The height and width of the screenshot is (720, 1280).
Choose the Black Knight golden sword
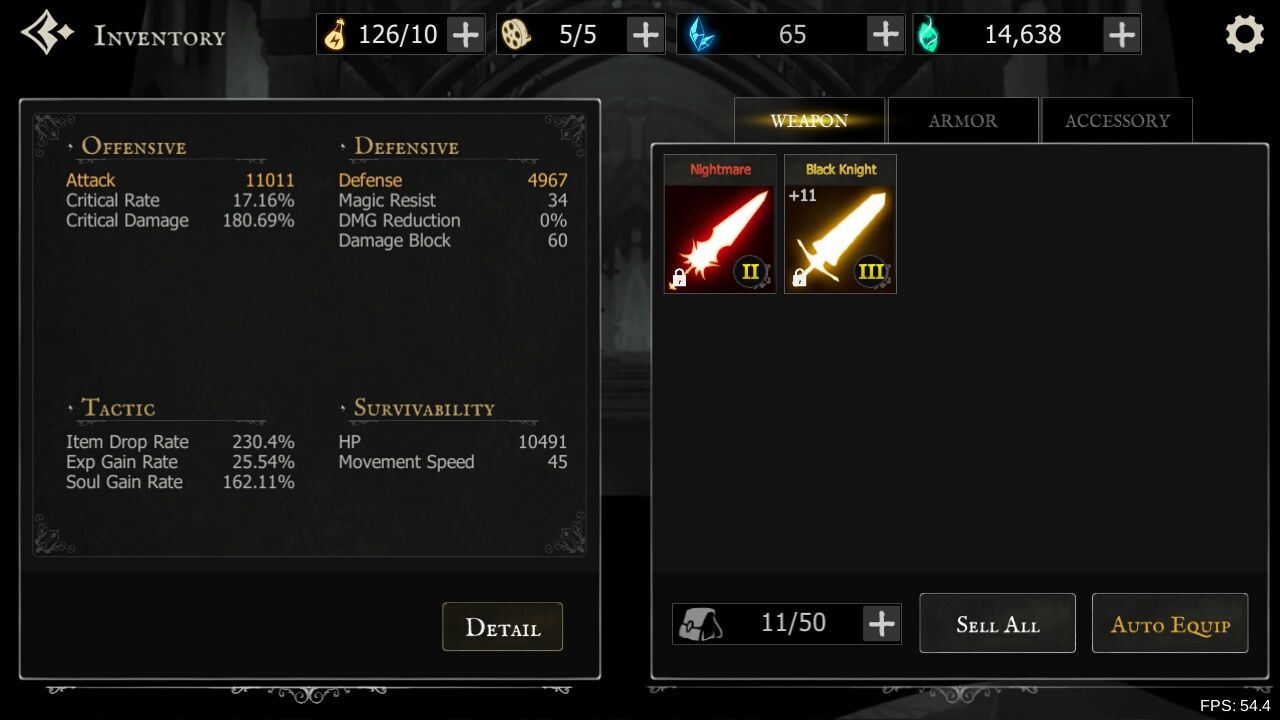840,225
